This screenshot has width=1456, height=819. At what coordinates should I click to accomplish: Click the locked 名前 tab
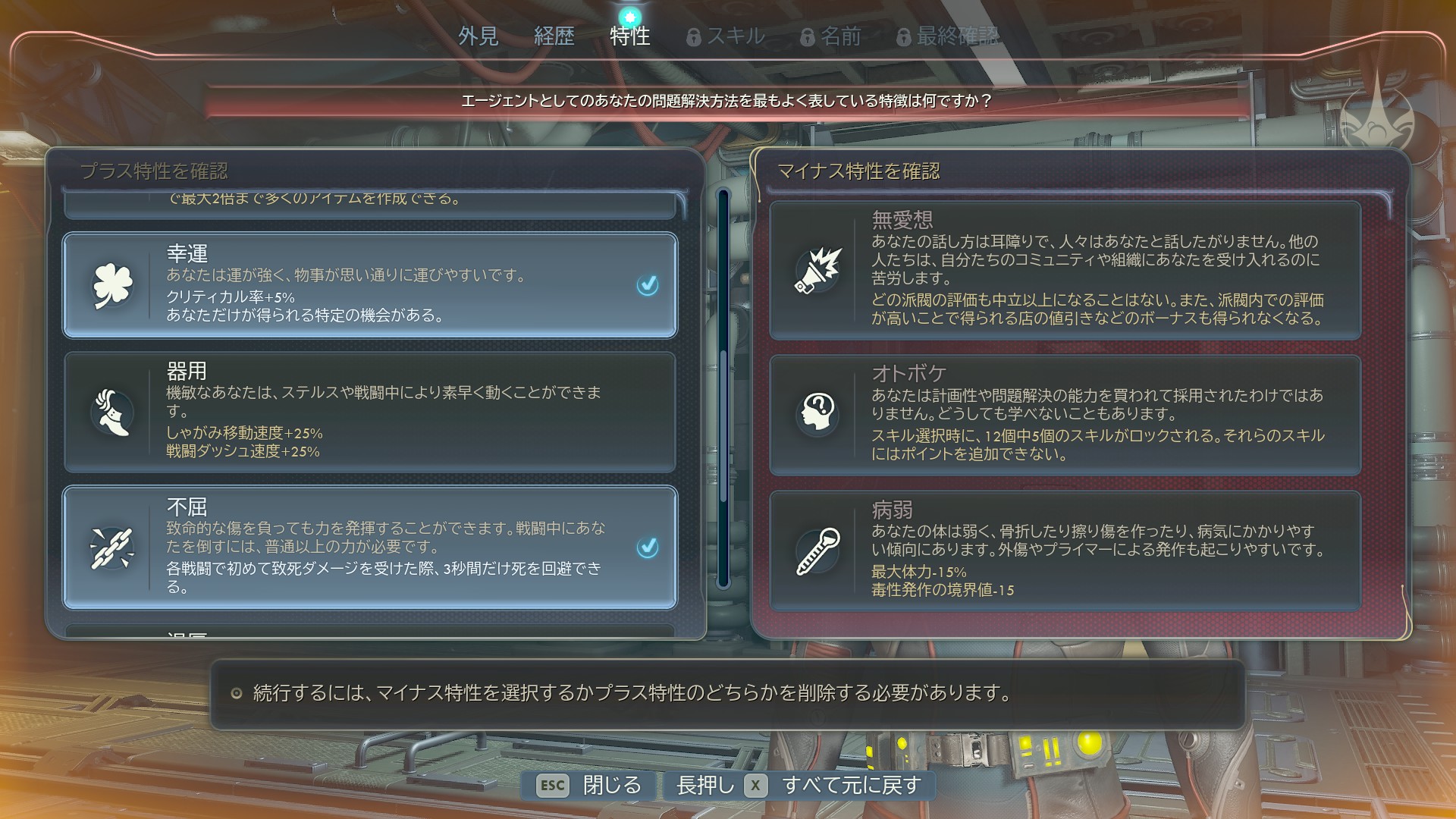[x=831, y=36]
